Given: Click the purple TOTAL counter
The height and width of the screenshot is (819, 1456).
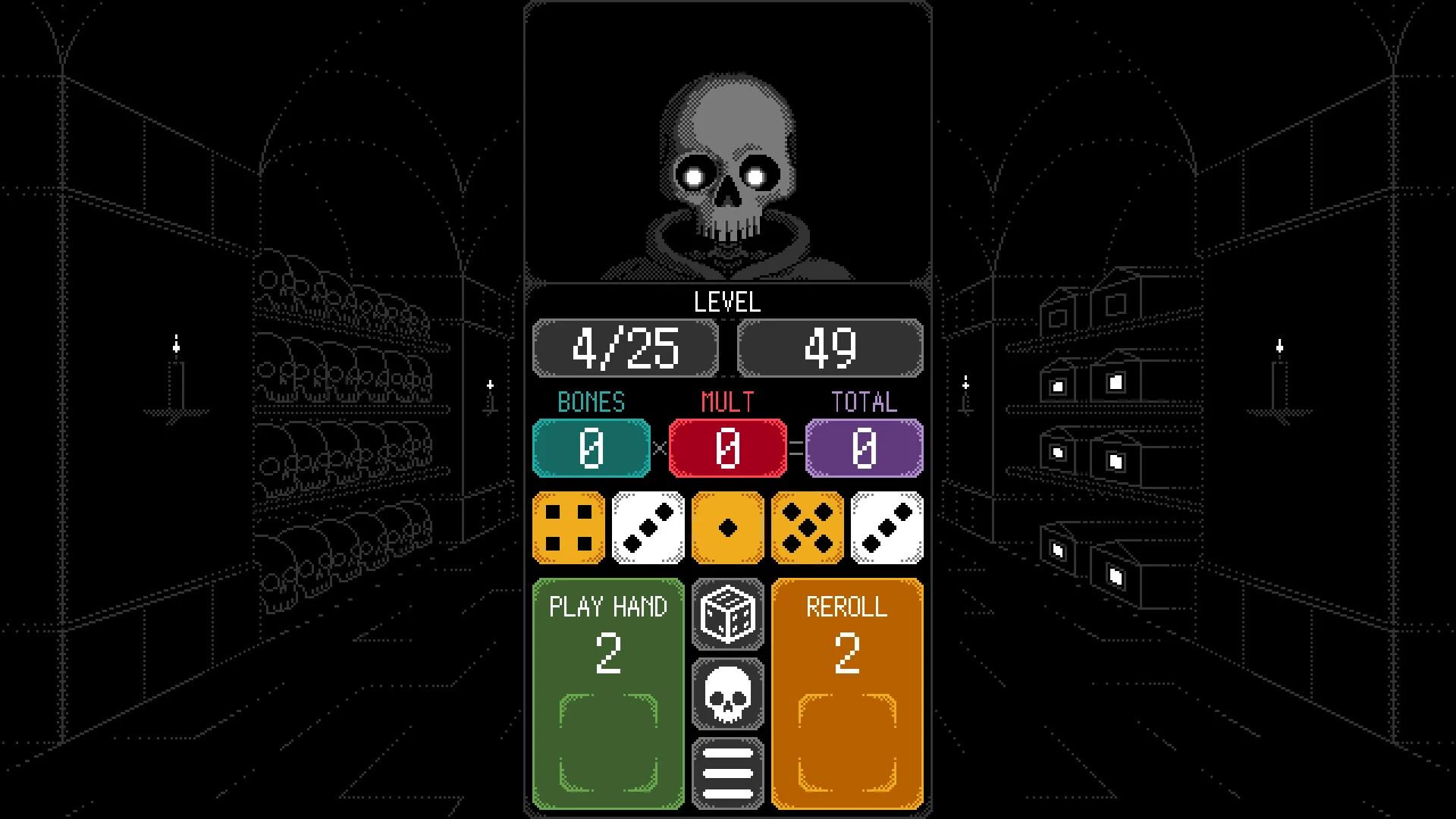Looking at the screenshot, I should (863, 447).
